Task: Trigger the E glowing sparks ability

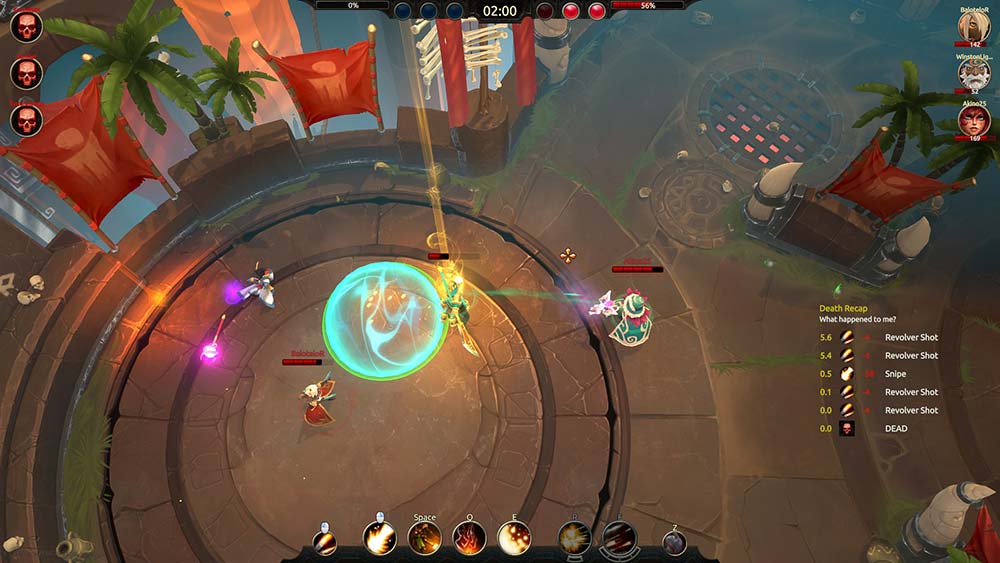Action: pyautogui.click(x=514, y=539)
